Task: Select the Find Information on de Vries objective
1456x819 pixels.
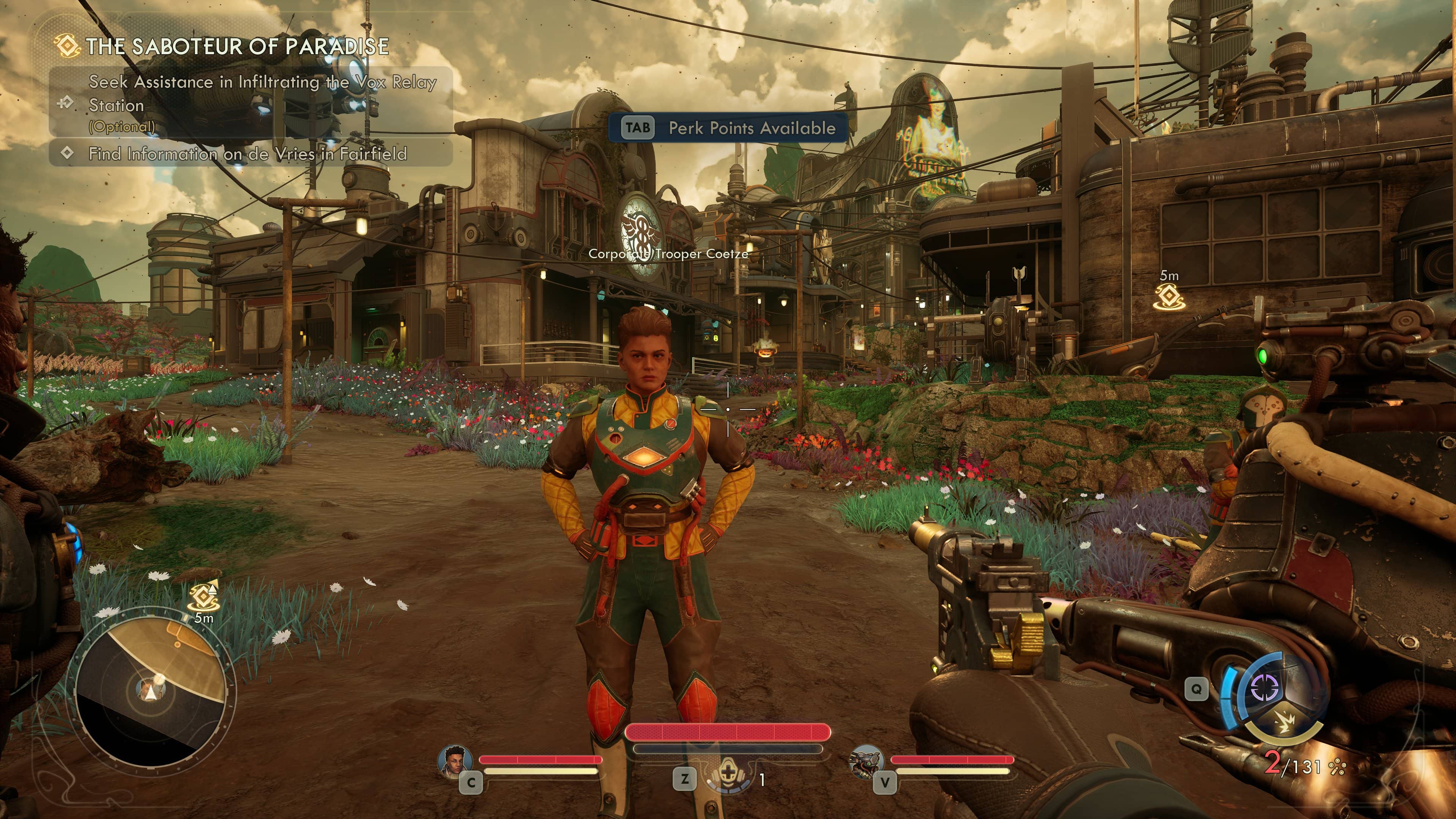Action: pyautogui.click(x=248, y=154)
